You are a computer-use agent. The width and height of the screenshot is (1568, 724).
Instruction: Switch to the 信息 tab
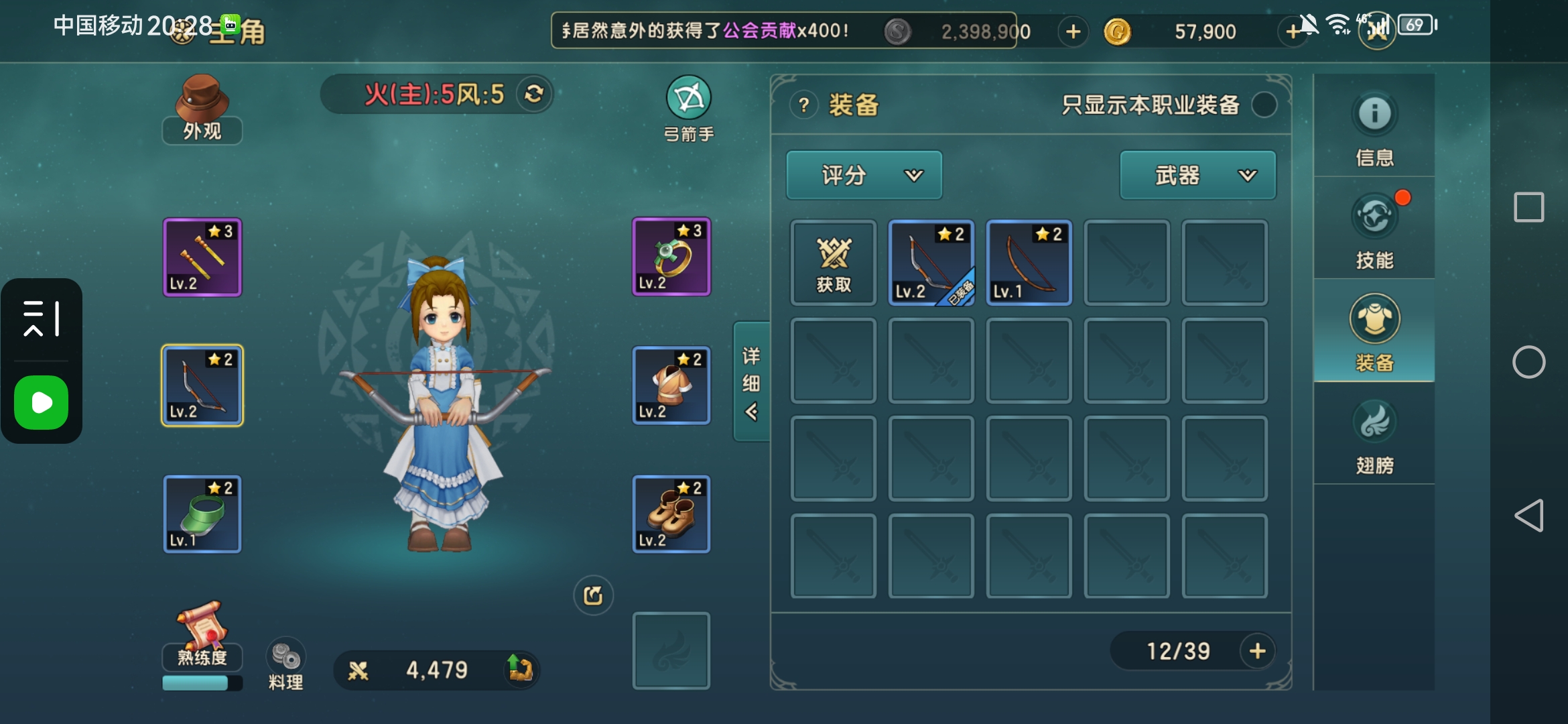(x=1374, y=127)
